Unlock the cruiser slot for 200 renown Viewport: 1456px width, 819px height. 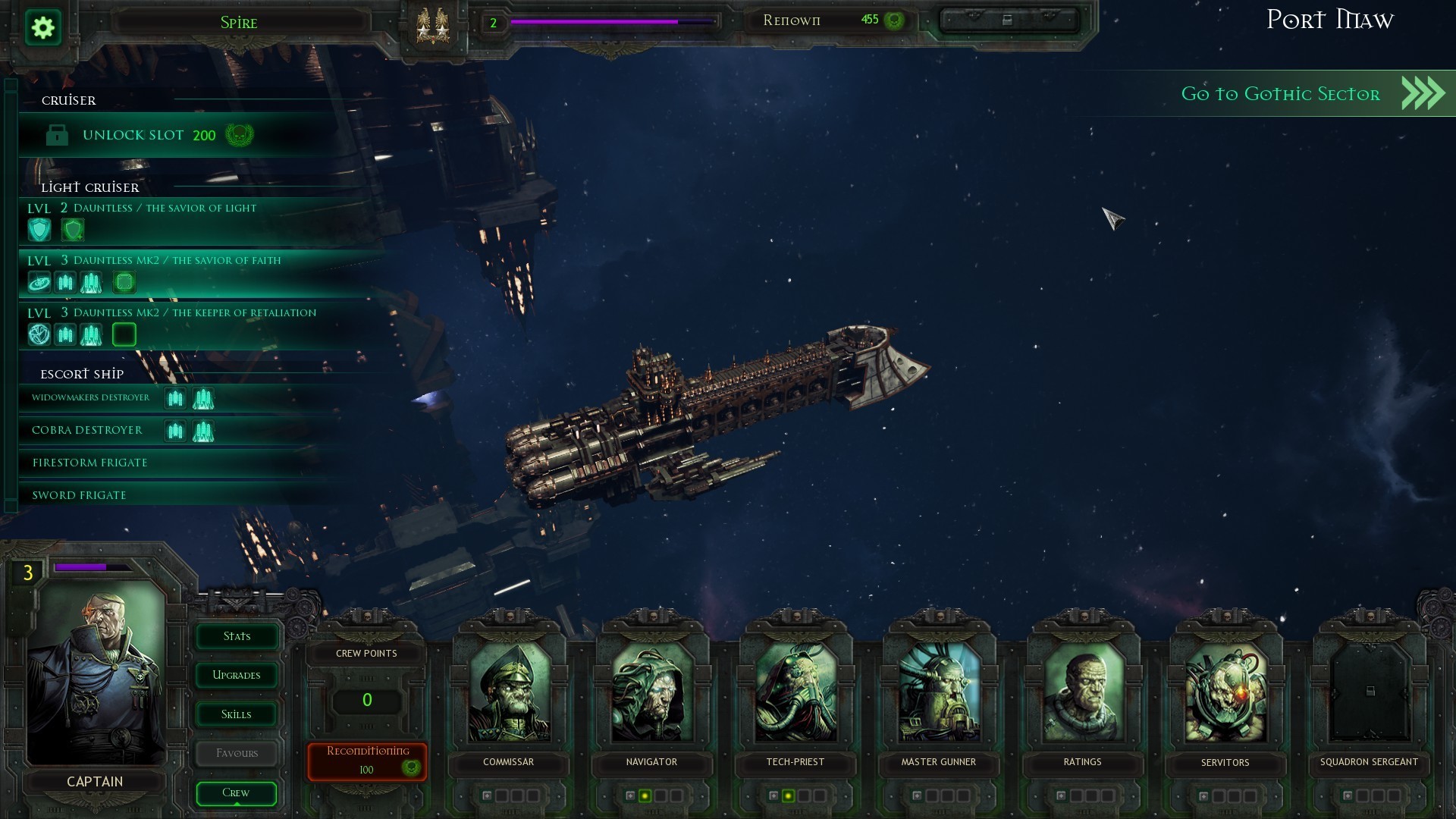point(148,136)
